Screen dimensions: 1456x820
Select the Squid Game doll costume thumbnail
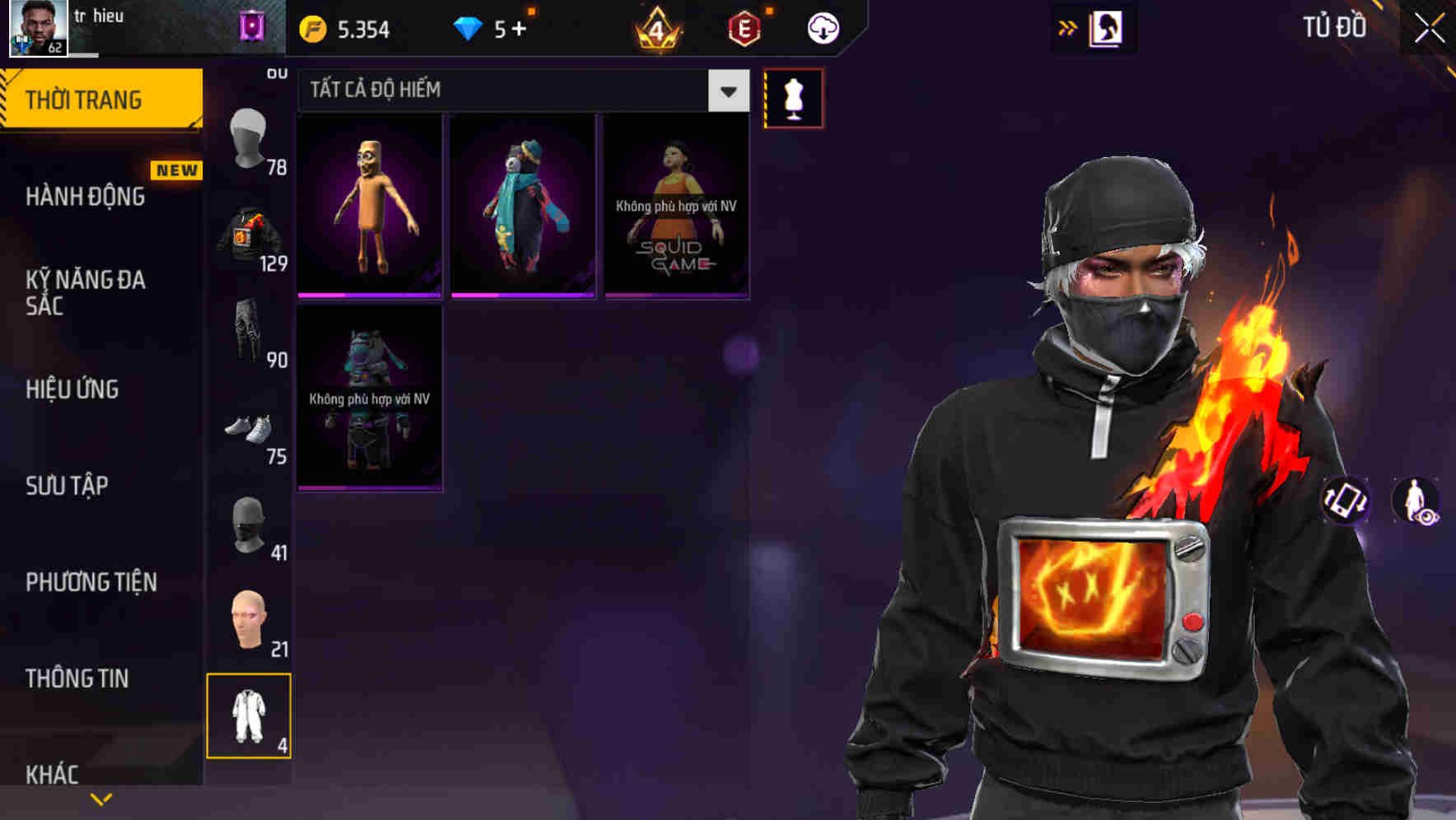tap(675, 202)
